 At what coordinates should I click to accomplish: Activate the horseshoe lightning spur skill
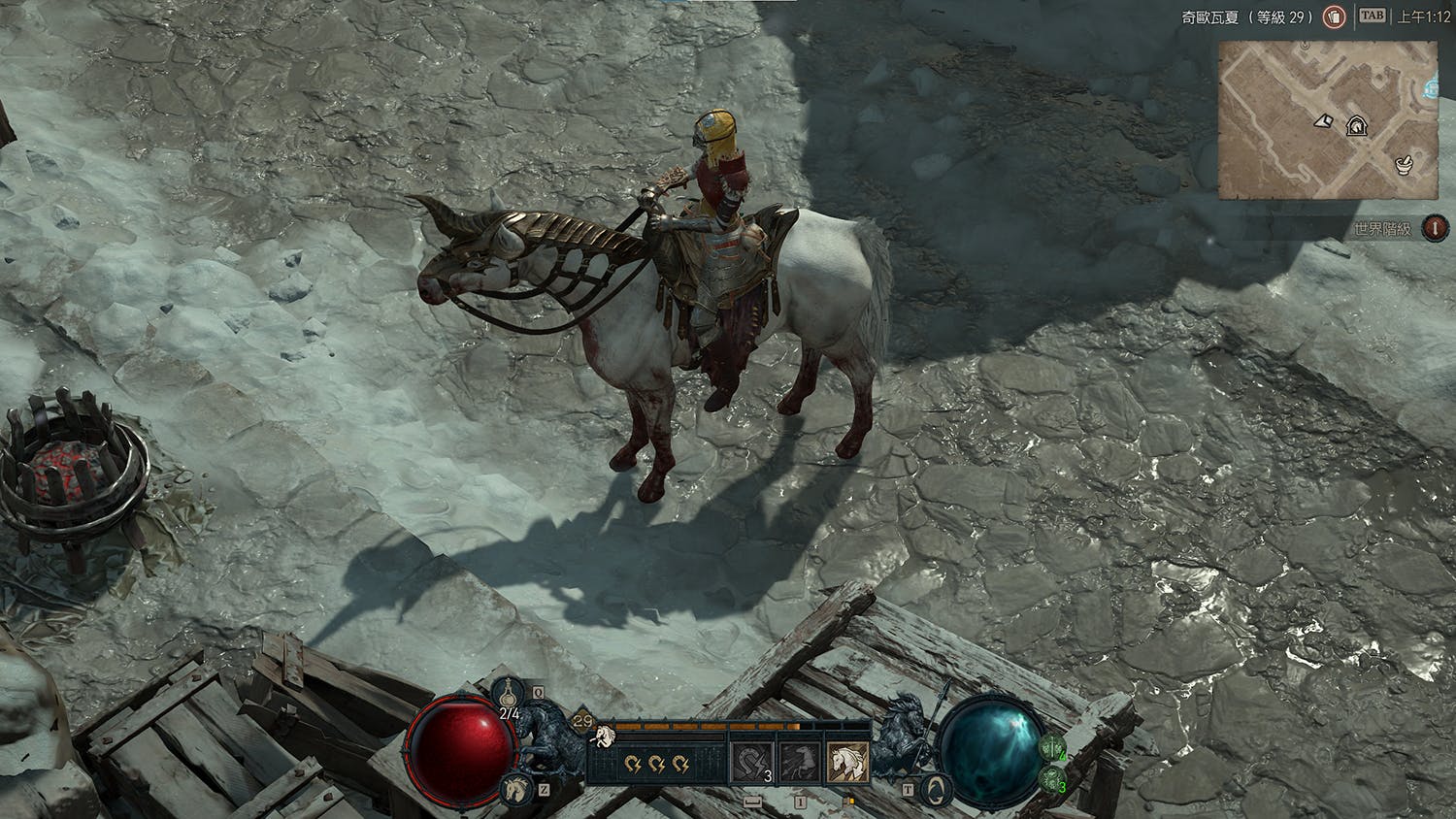click(x=752, y=761)
